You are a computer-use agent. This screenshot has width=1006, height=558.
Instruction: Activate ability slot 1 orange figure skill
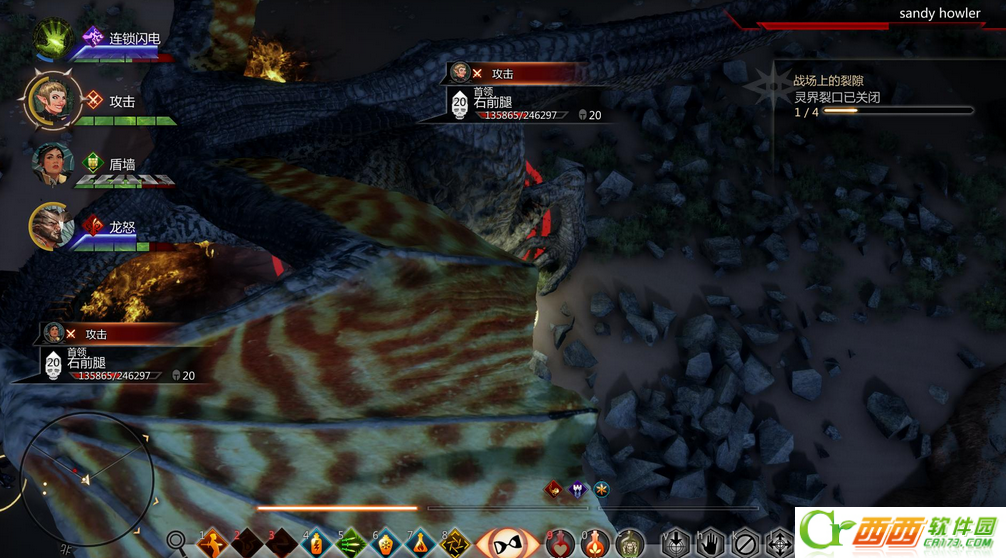click(x=214, y=543)
